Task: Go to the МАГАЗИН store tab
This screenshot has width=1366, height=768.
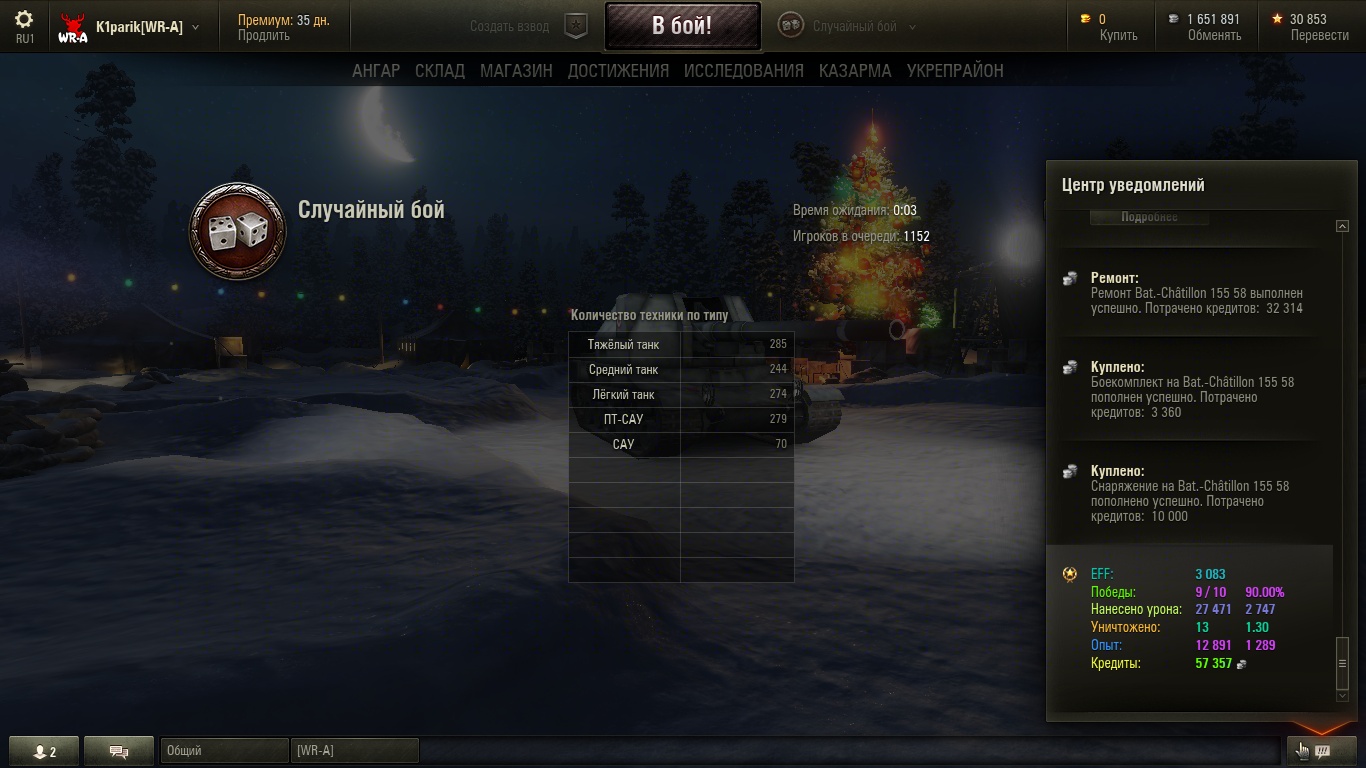Action: pos(516,71)
